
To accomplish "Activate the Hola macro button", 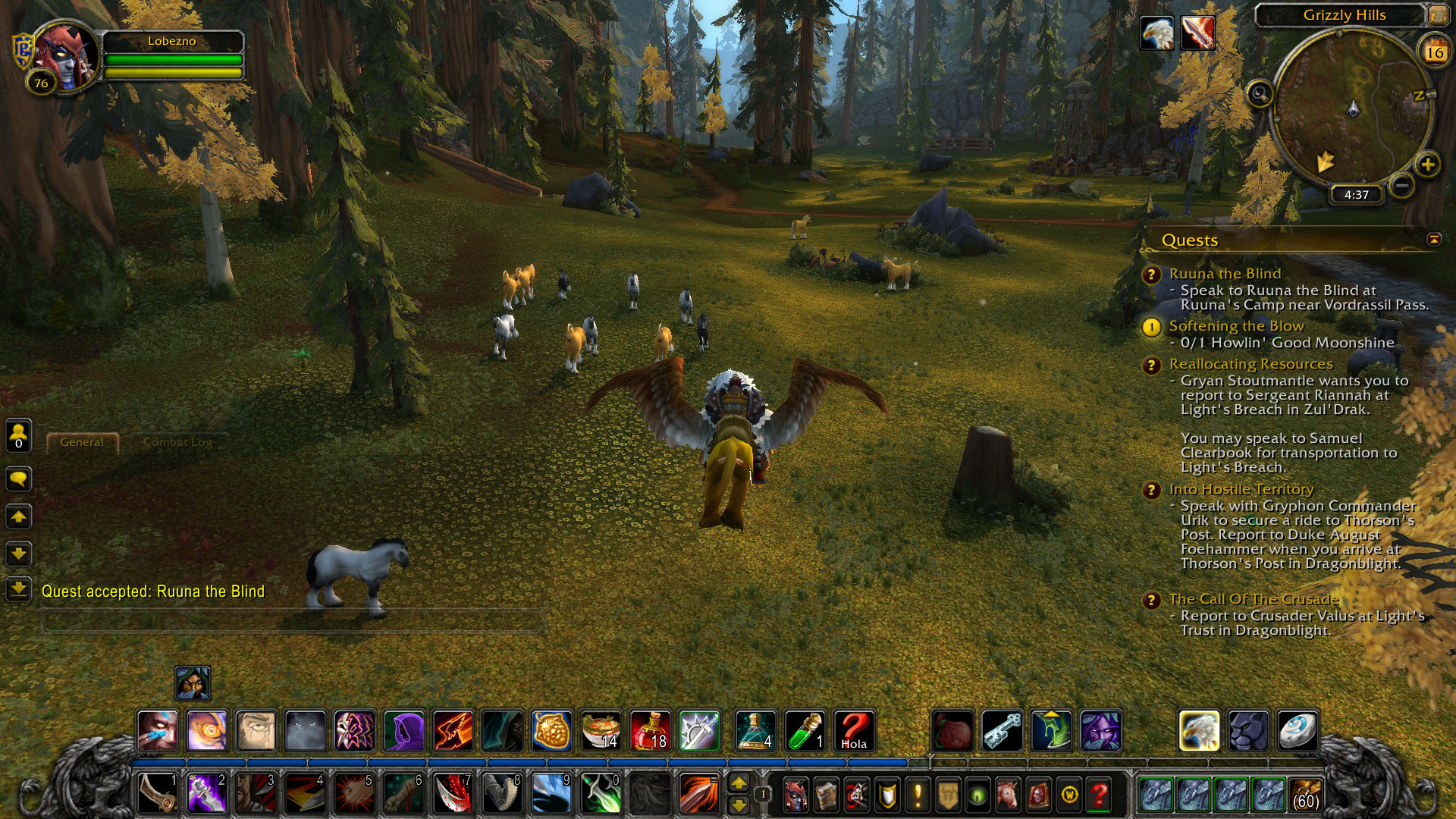I will (853, 730).
